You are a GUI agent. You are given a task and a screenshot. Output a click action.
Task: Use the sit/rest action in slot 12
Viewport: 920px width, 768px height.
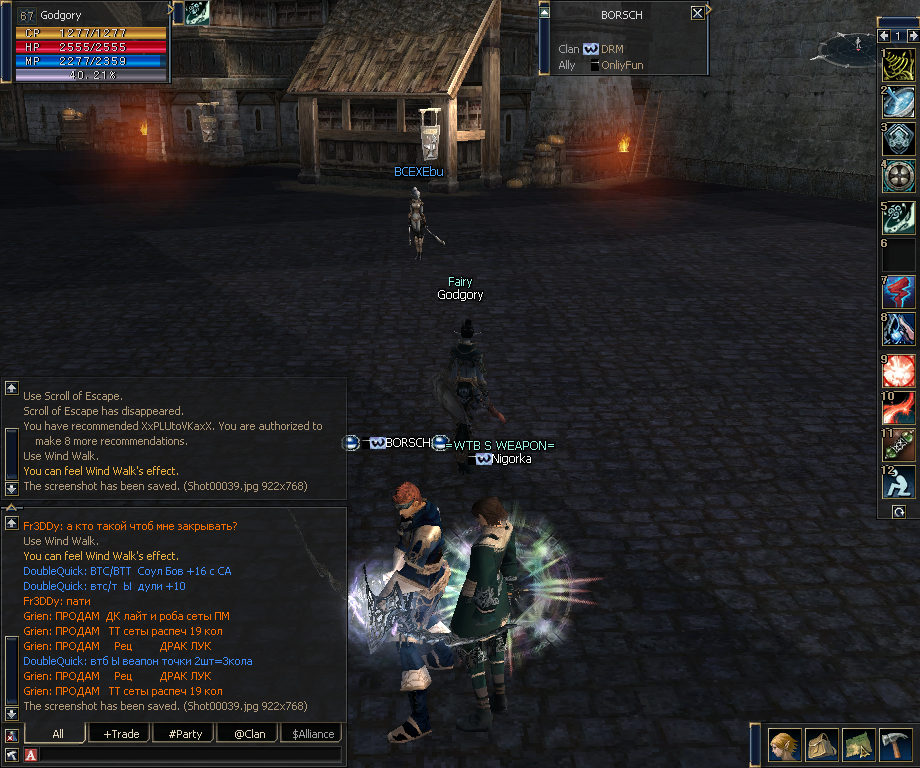click(x=898, y=483)
